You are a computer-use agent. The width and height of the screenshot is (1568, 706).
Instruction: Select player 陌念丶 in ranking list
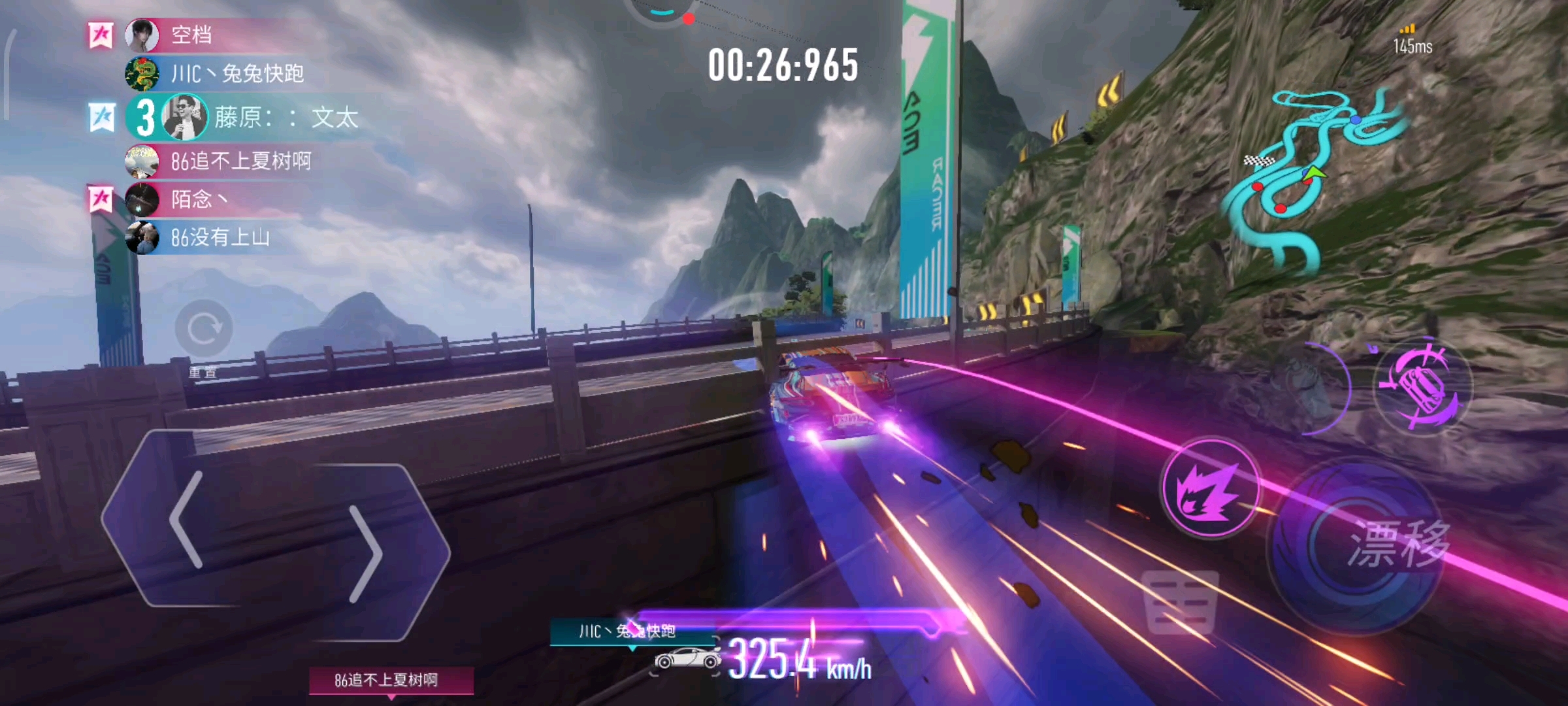[x=199, y=199]
